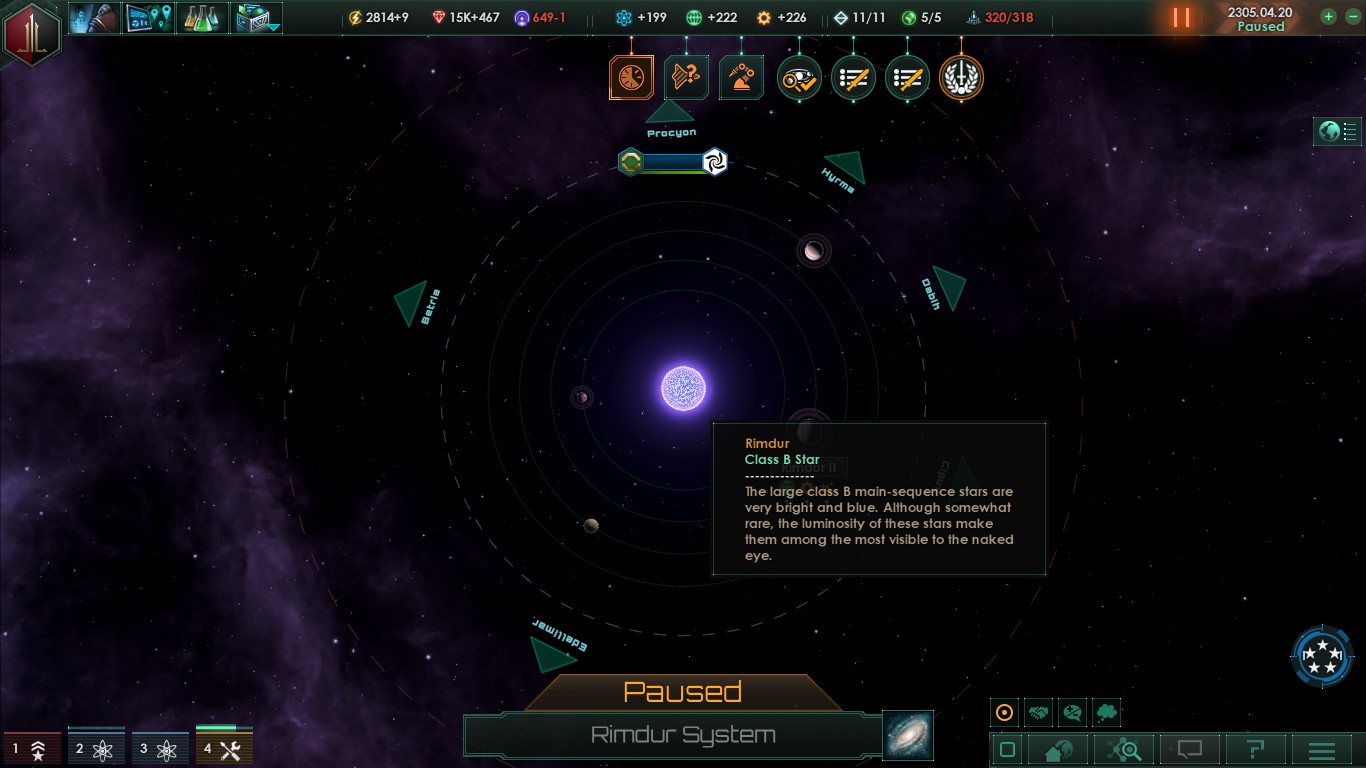The width and height of the screenshot is (1366, 768).
Task: Open the laurel wreath sword notification
Action: point(961,78)
